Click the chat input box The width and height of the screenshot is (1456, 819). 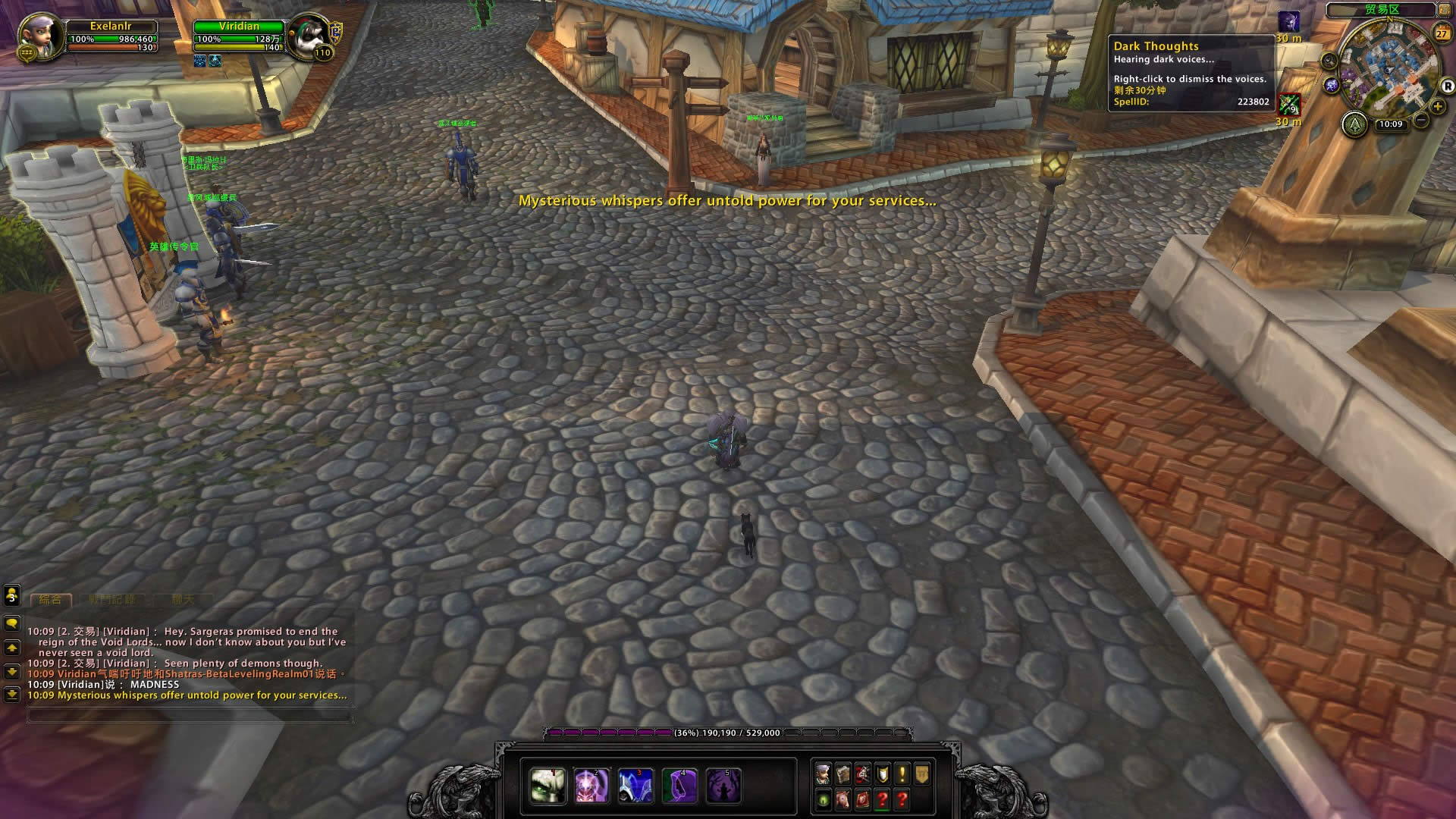point(190,714)
